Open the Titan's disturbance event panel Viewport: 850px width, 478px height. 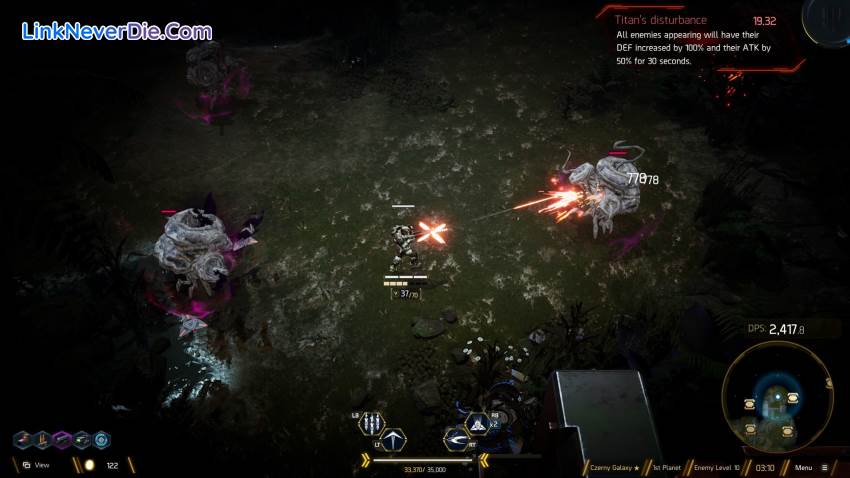tap(698, 40)
